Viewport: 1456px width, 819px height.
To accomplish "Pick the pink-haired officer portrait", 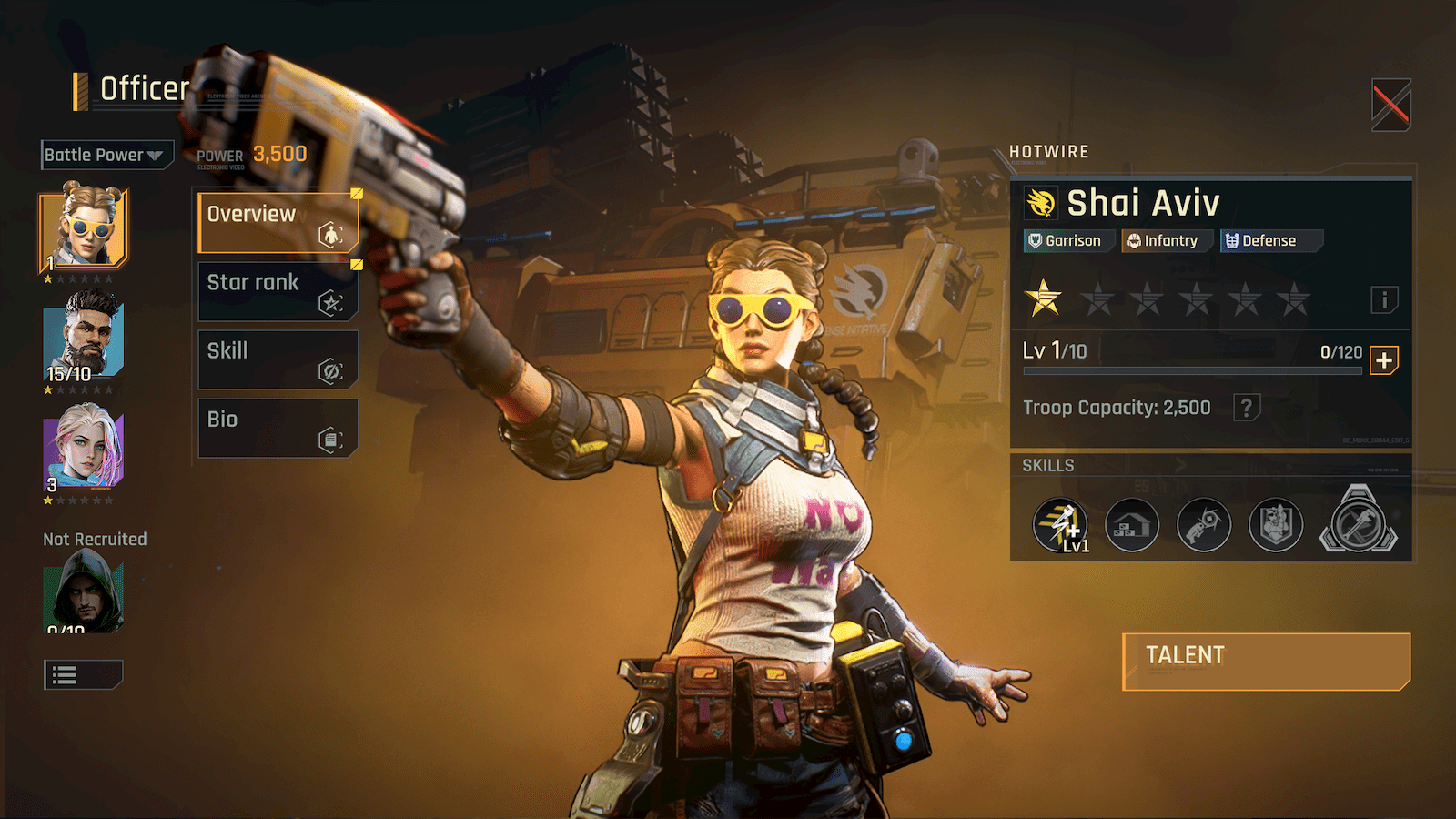I will coord(84,448).
